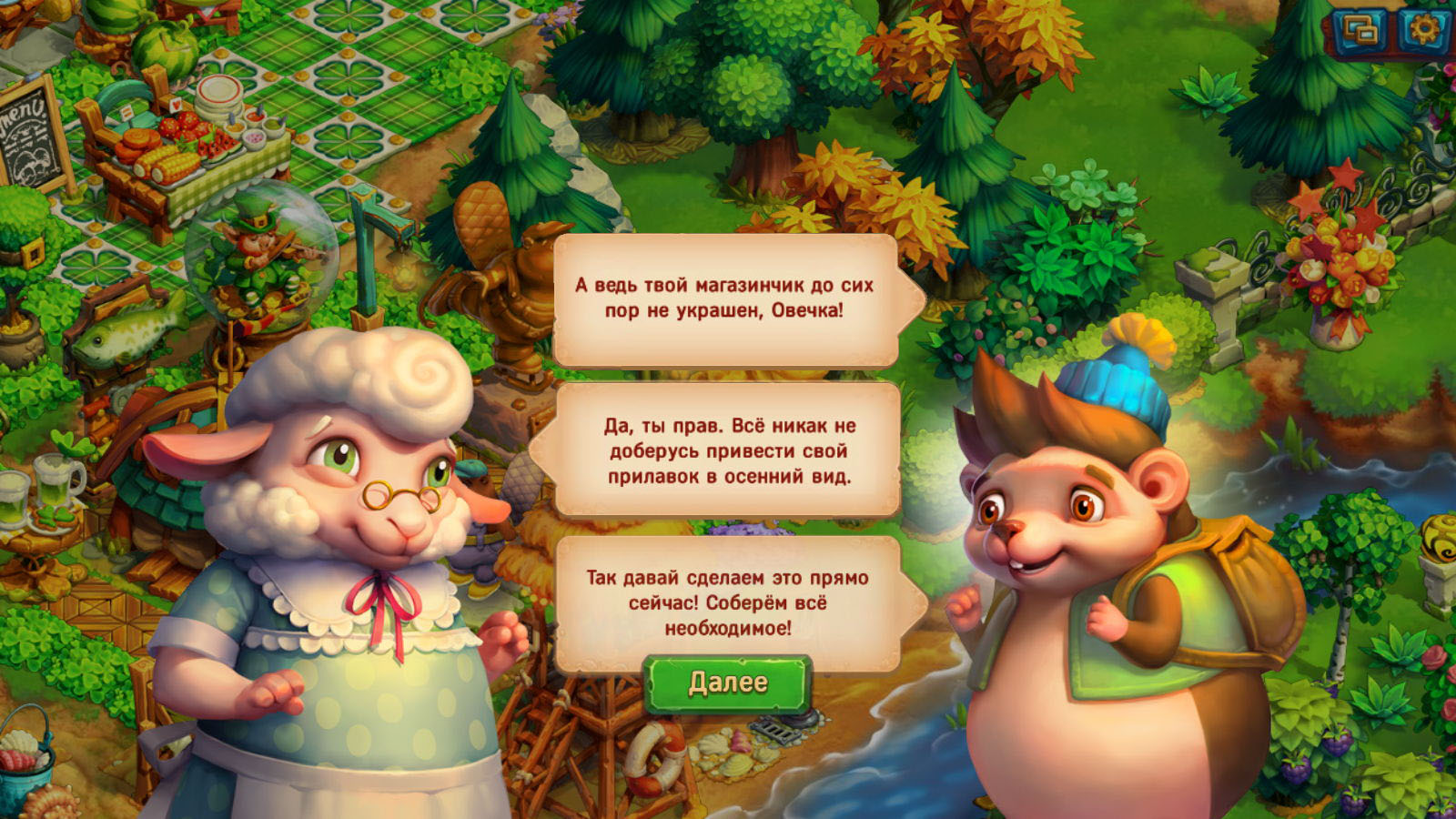Continue the dialogue with the green Далее button

[727, 683]
